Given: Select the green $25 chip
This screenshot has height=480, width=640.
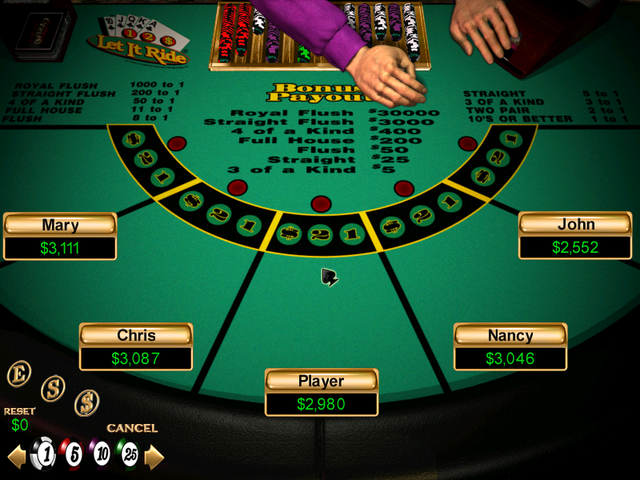Looking at the screenshot, I should (130, 455).
